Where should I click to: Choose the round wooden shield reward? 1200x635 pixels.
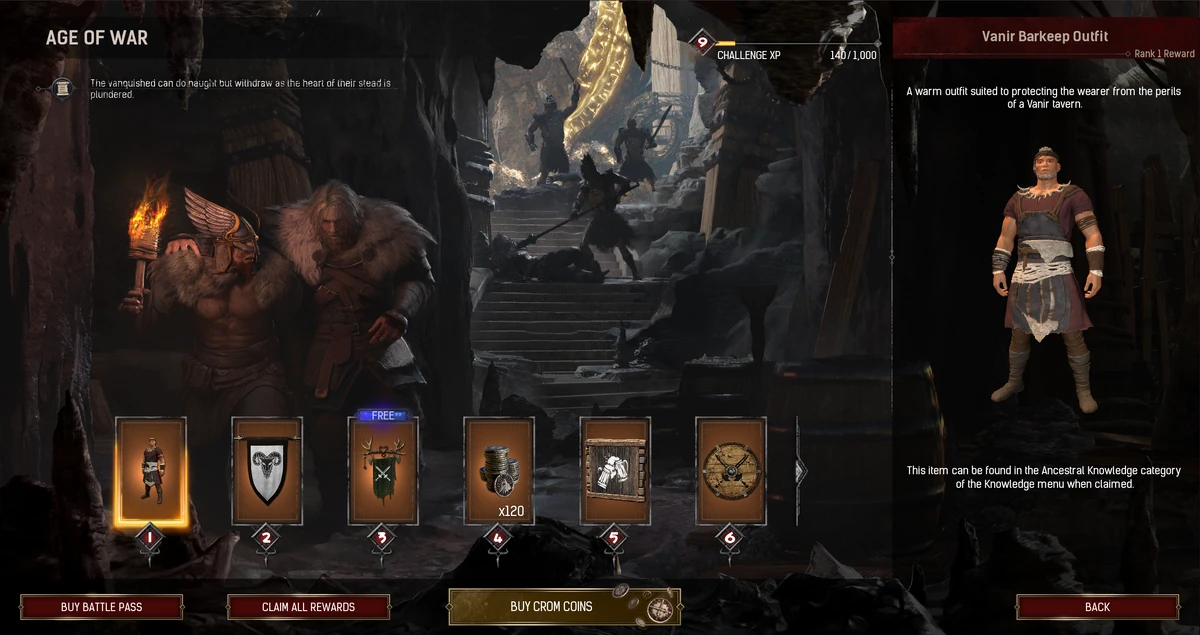tap(731, 471)
